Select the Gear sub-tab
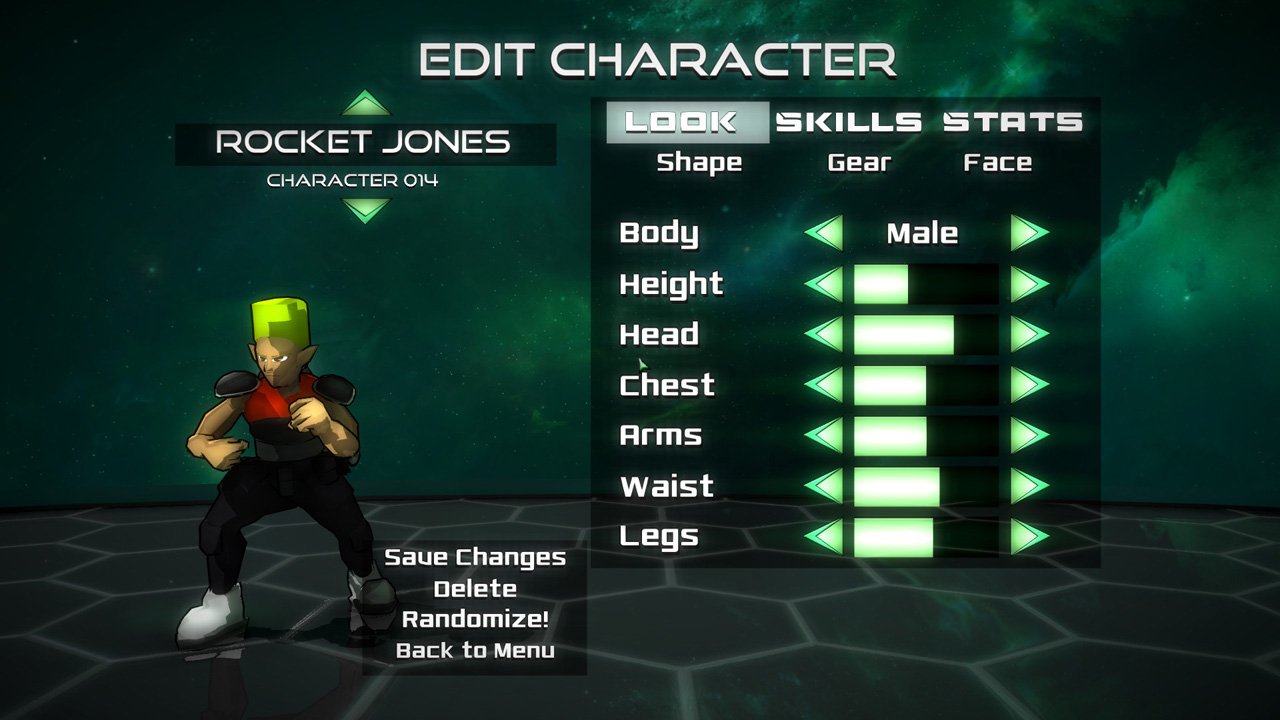Screen dimensions: 1280x720 [860, 162]
